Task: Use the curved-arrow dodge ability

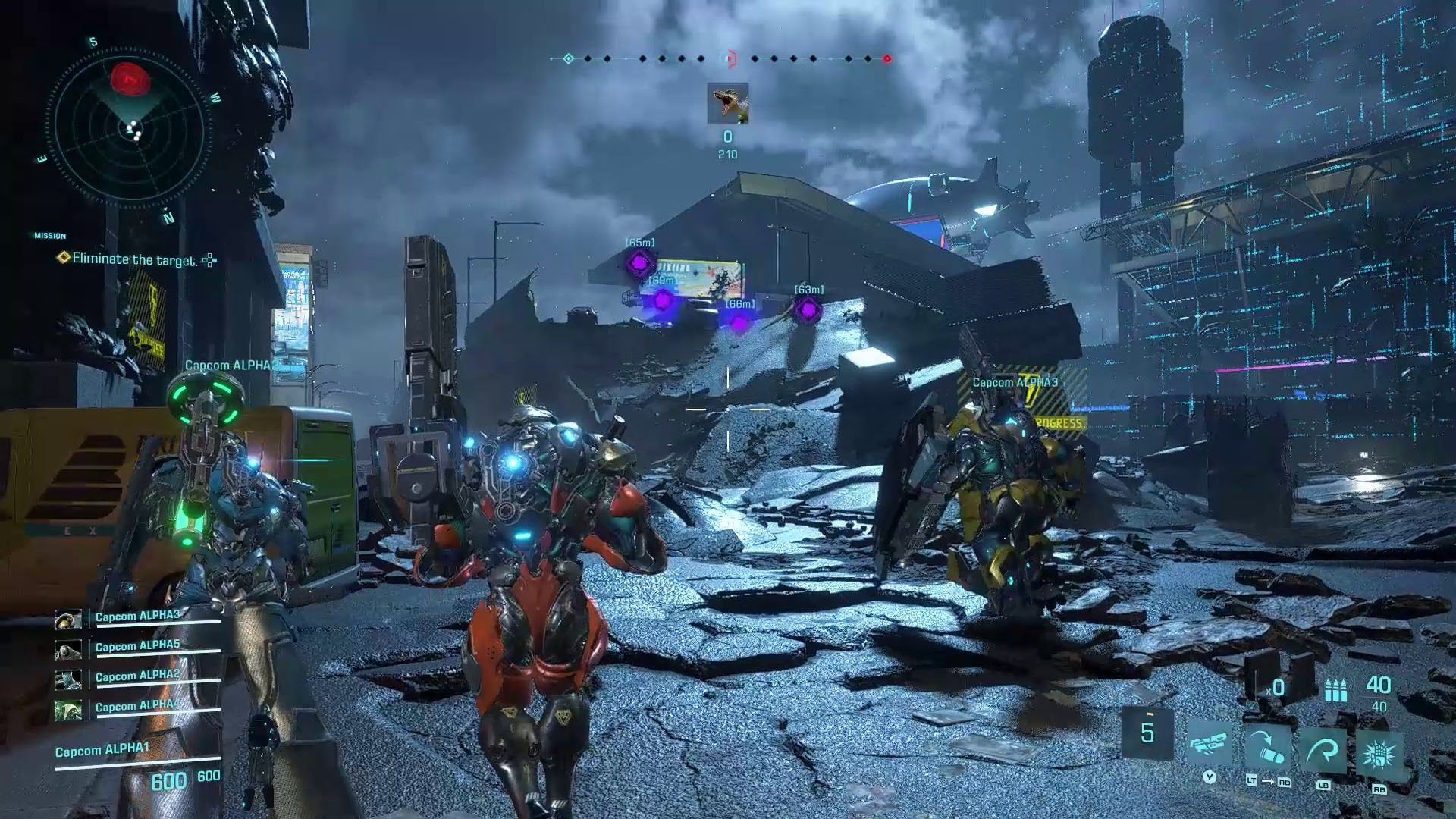Action: pos(1323,749)
